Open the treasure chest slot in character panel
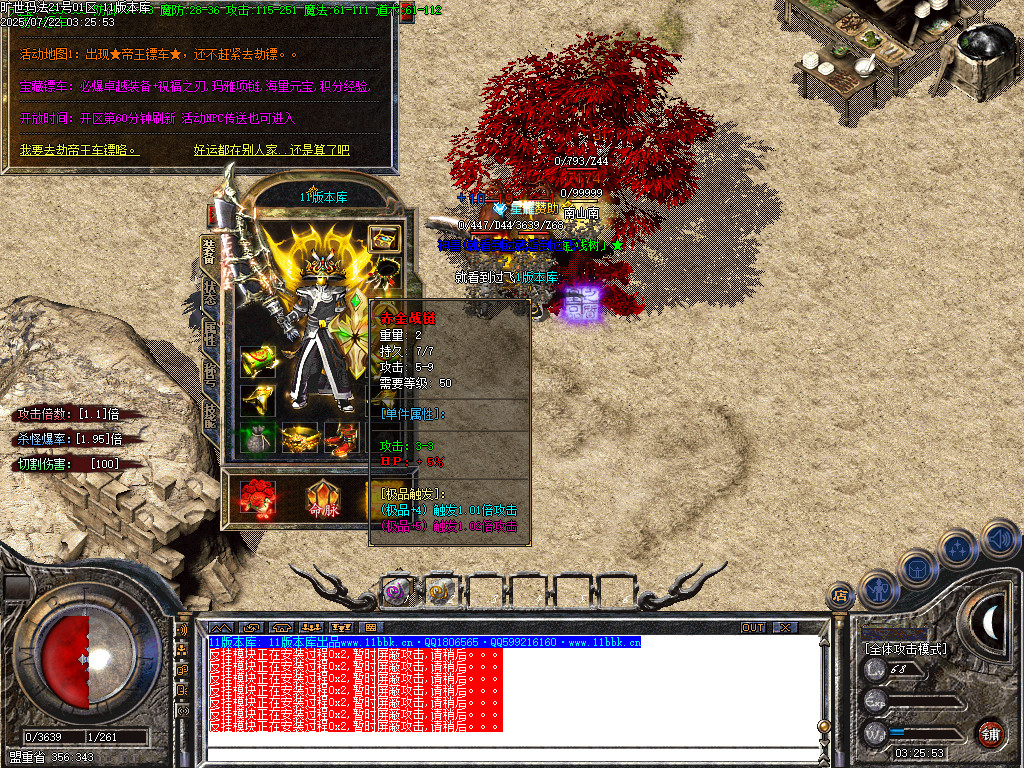The width and height of the screenshot is (1024, 768). click(x=385, y=238)
